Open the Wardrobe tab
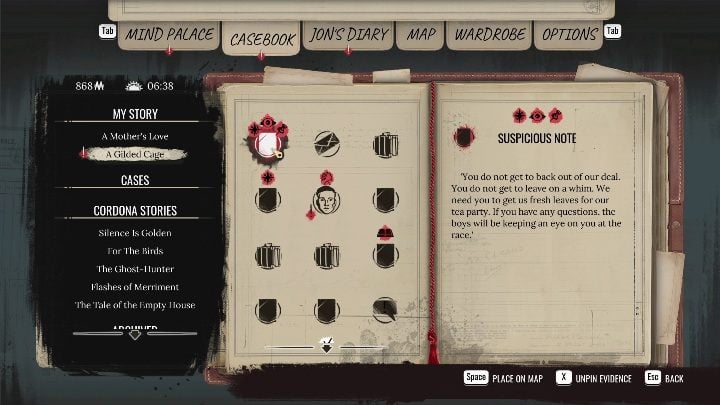Image resolution: width=720 pixels, height=405 pixels. 489,35
